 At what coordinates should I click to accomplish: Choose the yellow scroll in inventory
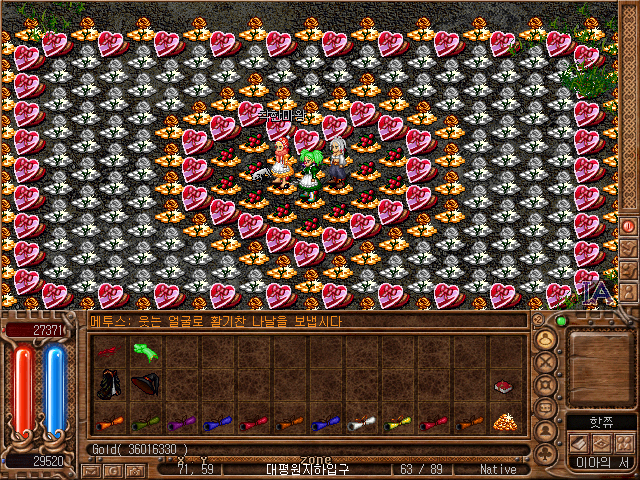(396, 423)
